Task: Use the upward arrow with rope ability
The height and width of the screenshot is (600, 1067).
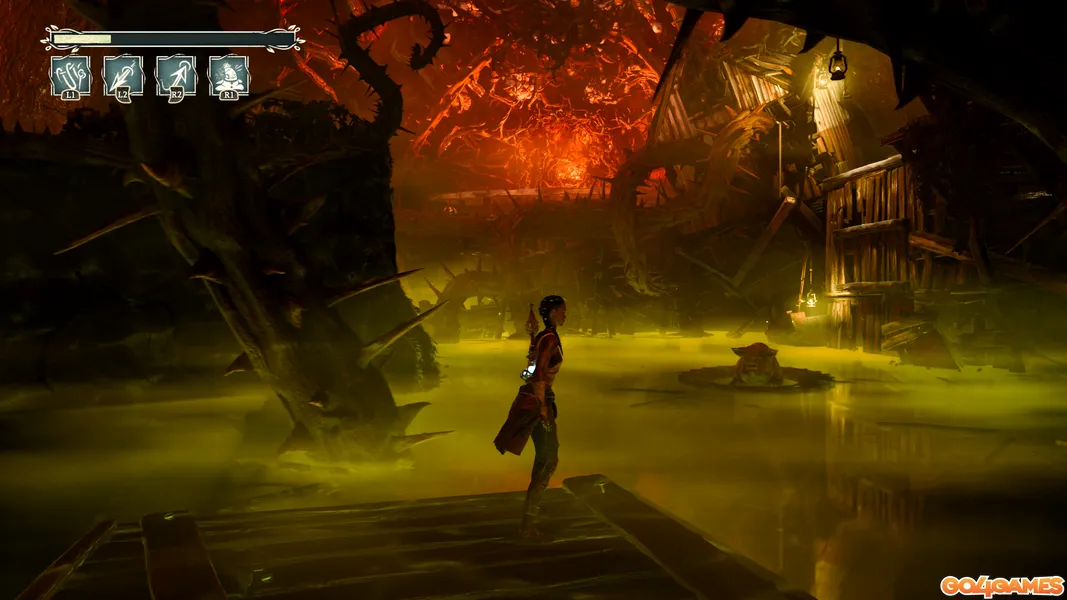Action: (x=176, y=75)
